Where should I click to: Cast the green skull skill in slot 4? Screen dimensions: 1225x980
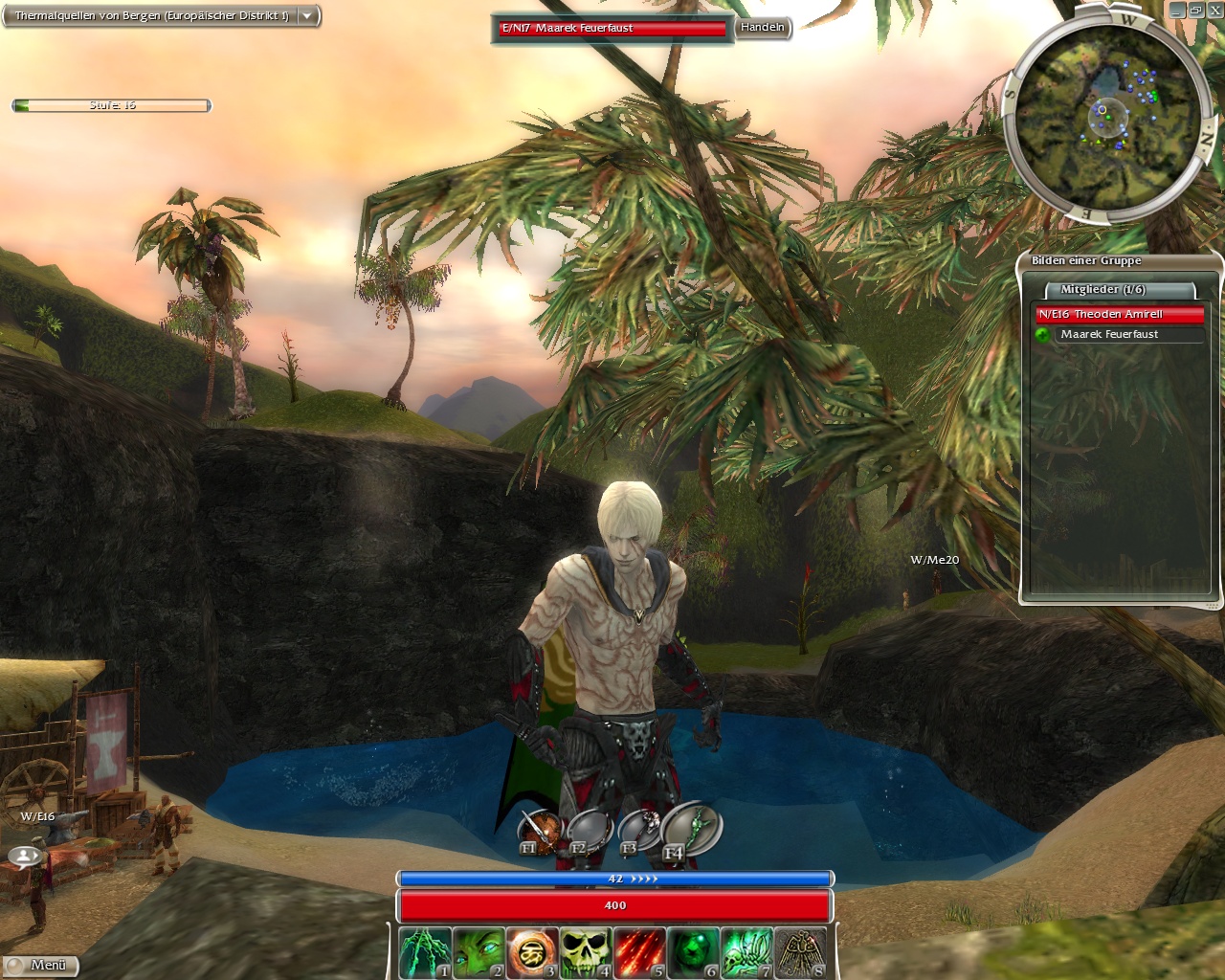click(585, 953)
